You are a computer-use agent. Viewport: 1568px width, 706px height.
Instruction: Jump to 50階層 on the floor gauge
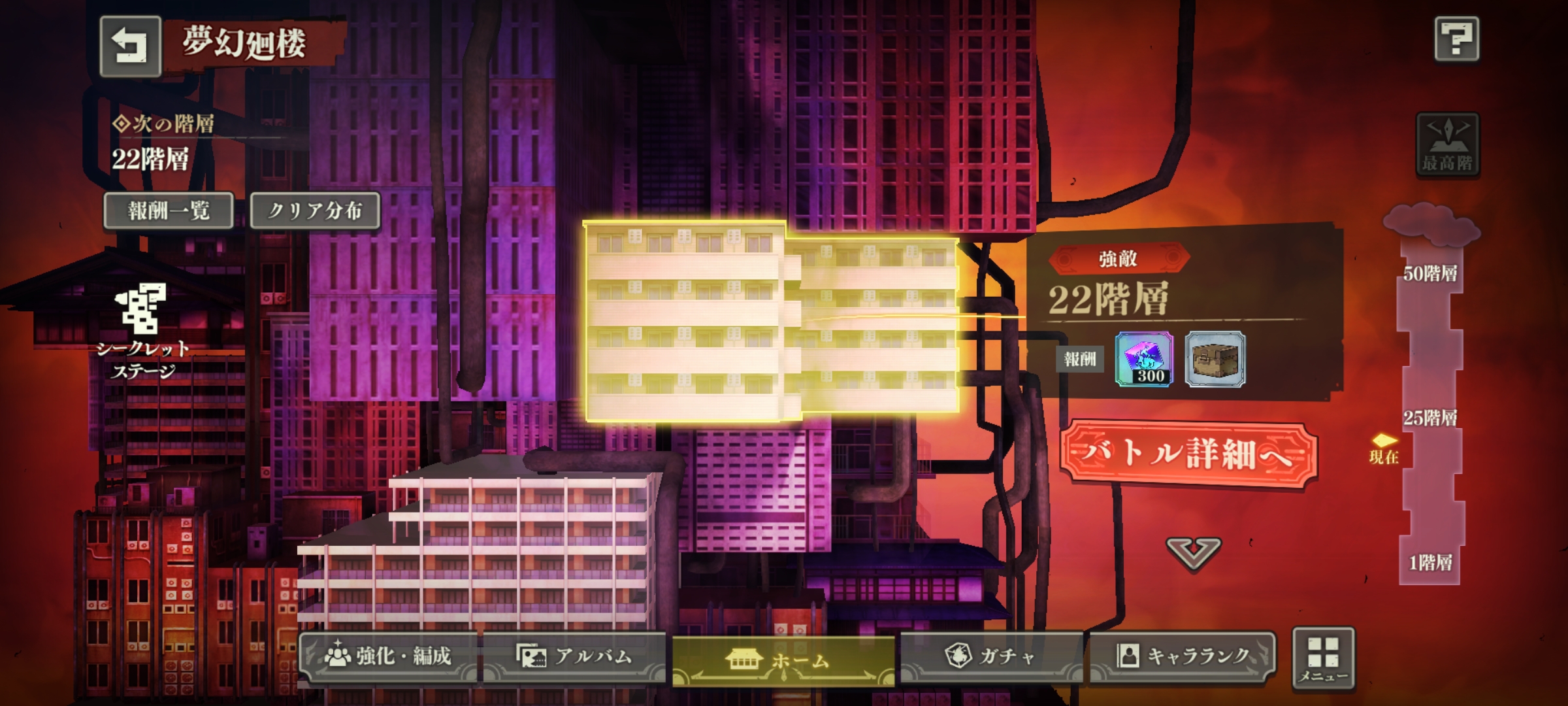pyautogui.click(x=1430, y=274)
